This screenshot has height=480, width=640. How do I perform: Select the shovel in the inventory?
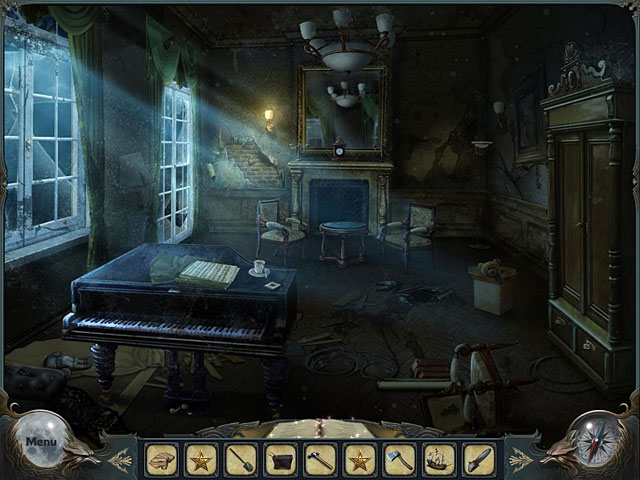click(x=240, y=459)
